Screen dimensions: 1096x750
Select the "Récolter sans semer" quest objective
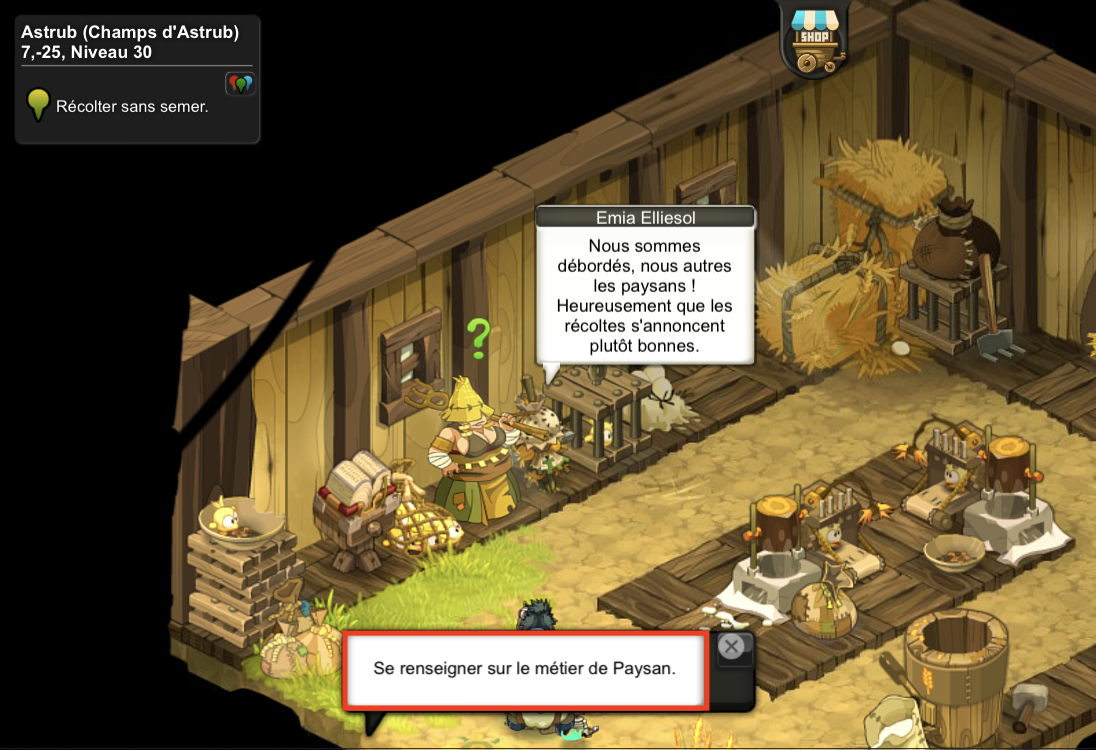[x=132, y=106]
